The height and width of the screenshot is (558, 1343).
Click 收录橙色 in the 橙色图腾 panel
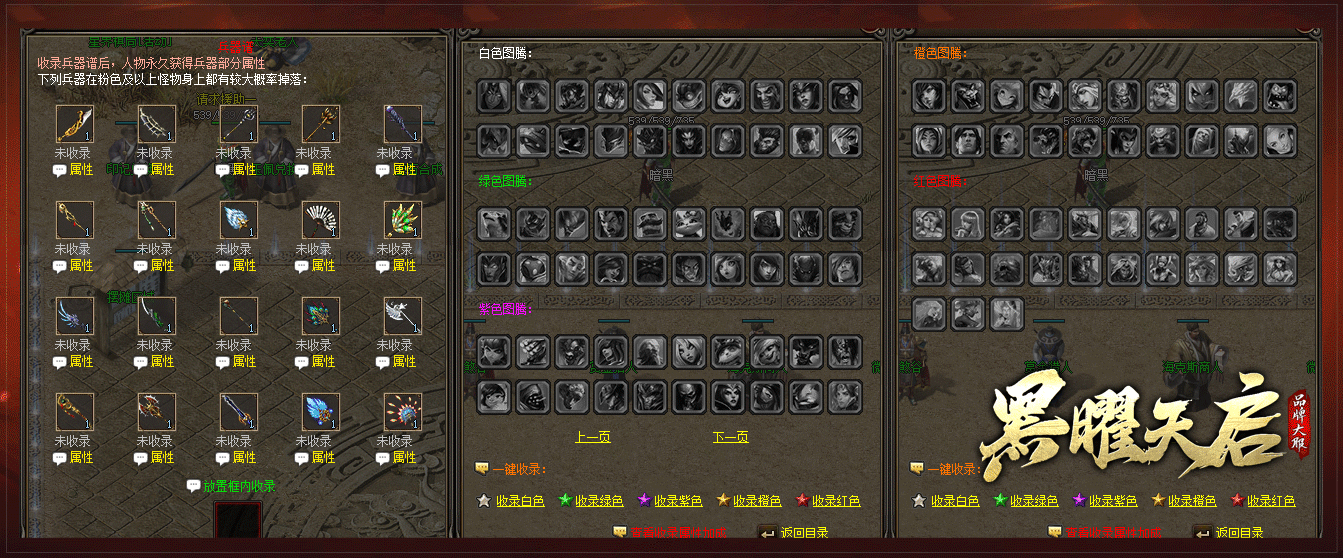point(1191,501)
